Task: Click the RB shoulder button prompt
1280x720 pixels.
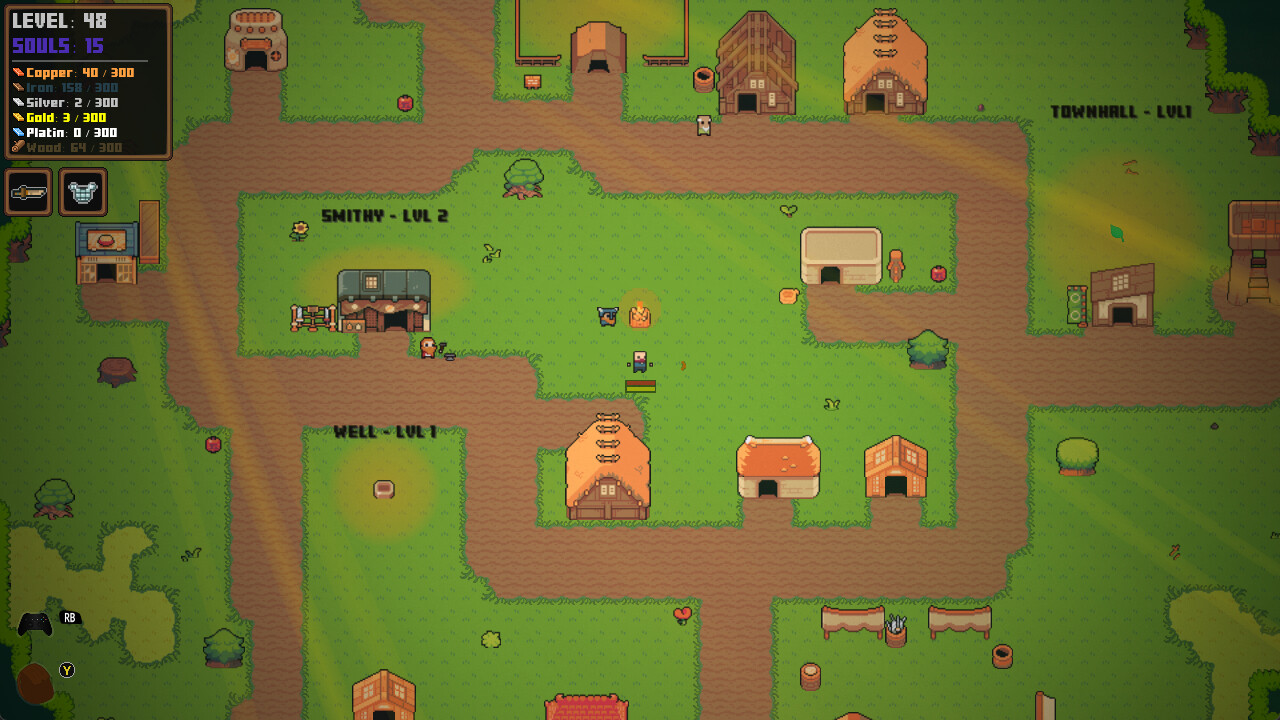Action: point(68,618)
